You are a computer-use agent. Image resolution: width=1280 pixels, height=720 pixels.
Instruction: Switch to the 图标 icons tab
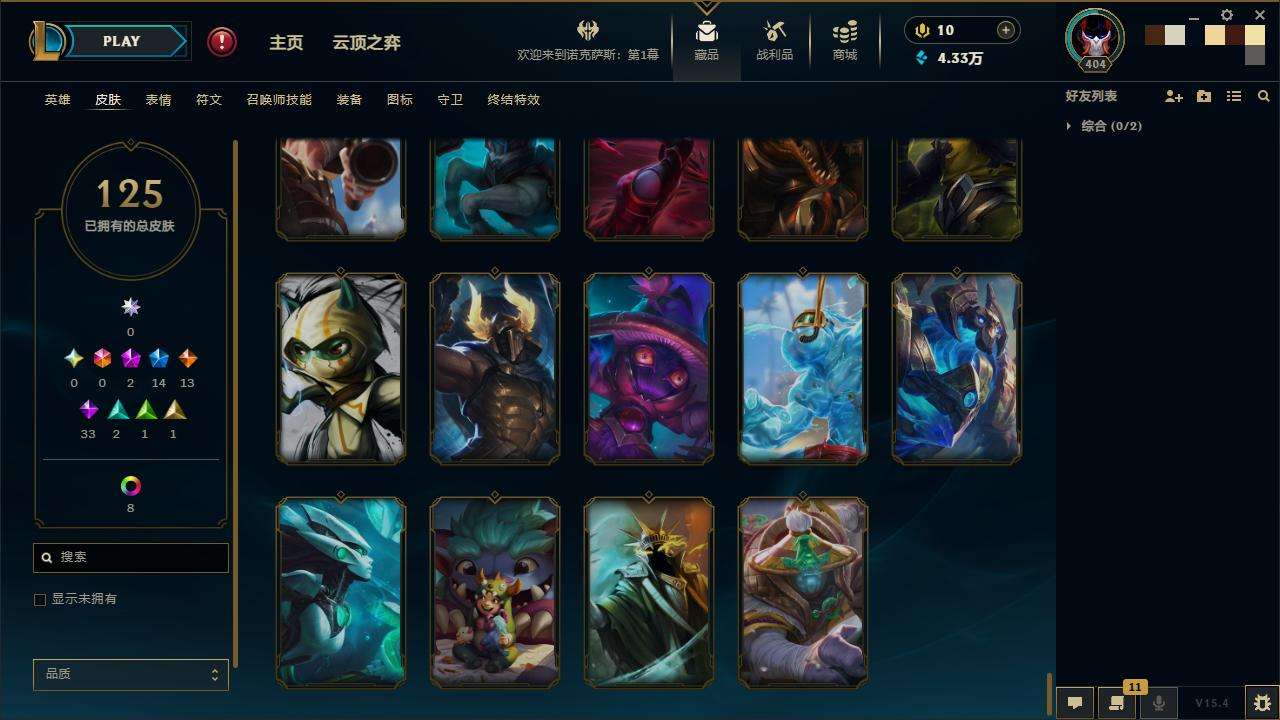[400, 100]
